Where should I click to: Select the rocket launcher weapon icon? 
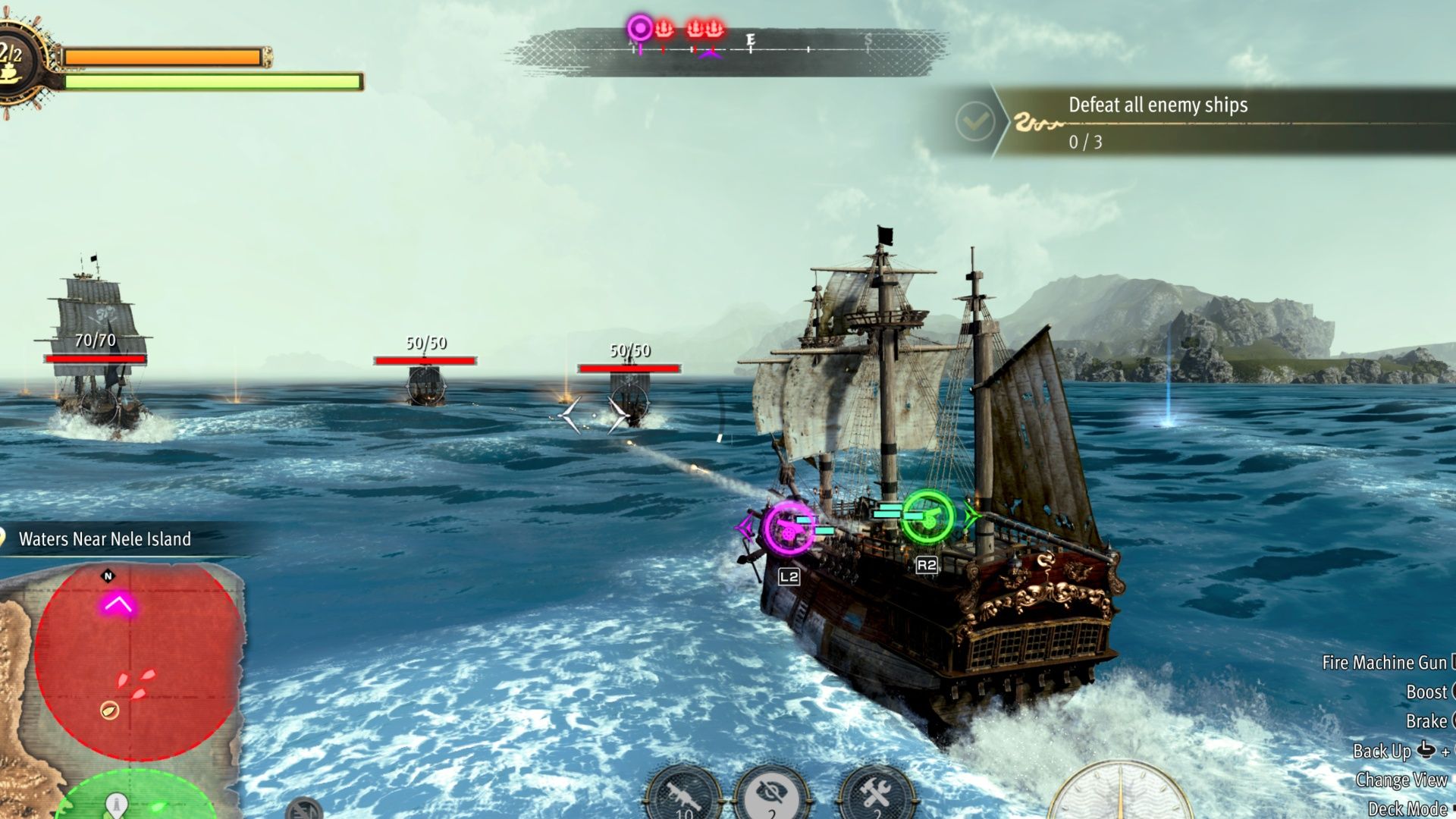click(684, 795)
